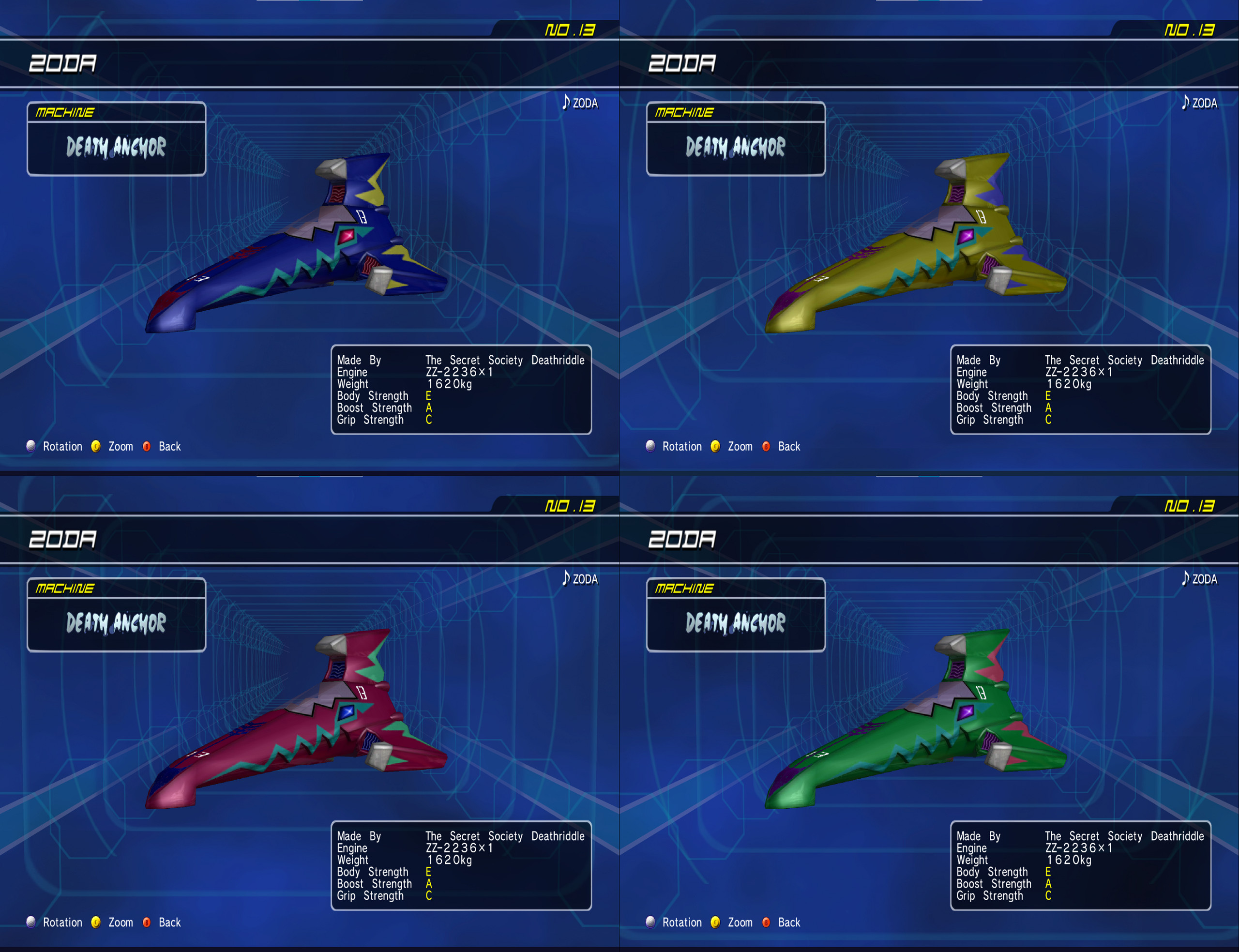This screenshot has width=1239, height=952.
Task: Open the stats panel under the yellow machine
Action: pos(1079,389)
